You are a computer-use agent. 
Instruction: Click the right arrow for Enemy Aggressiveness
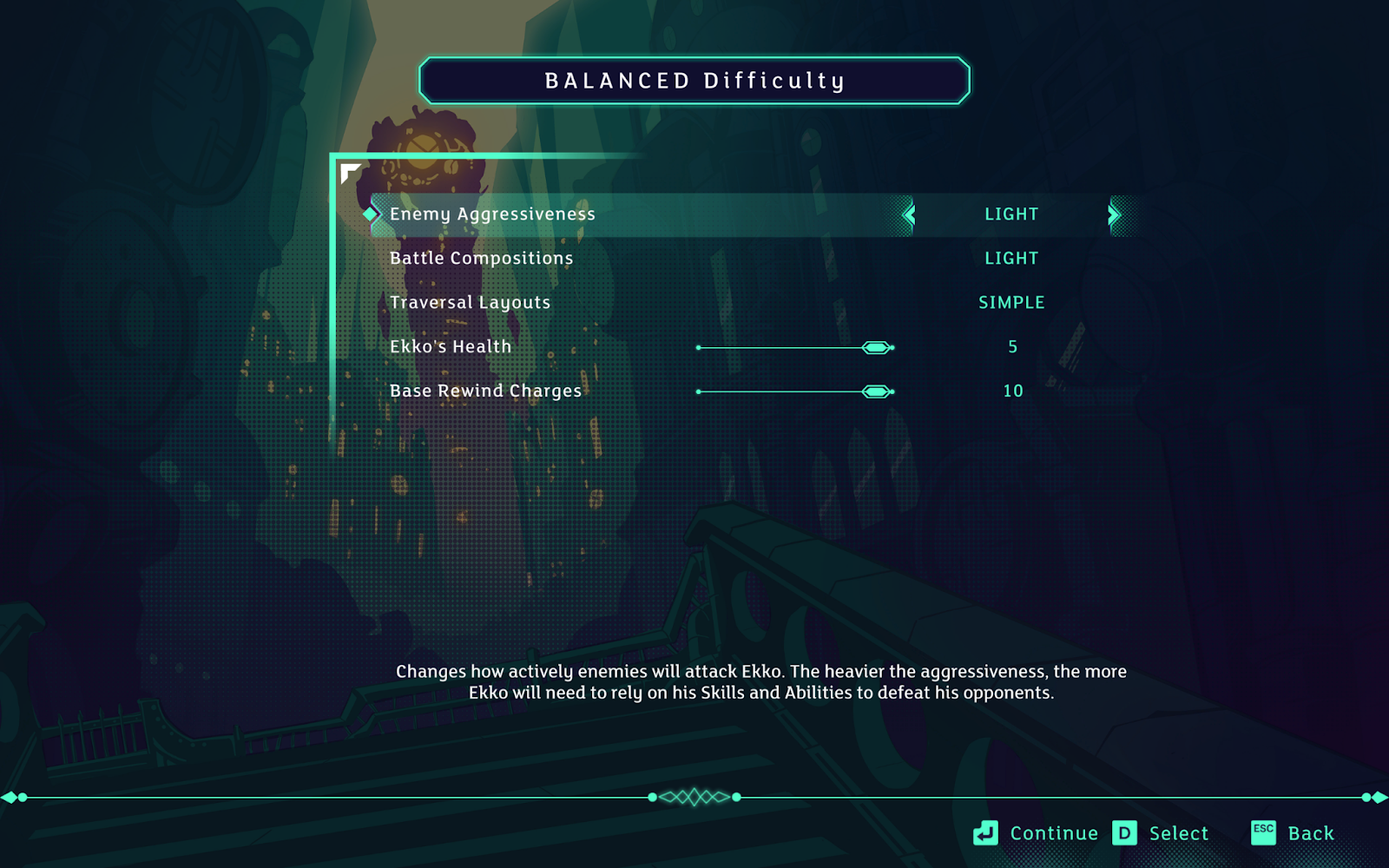click(1114, 214)
